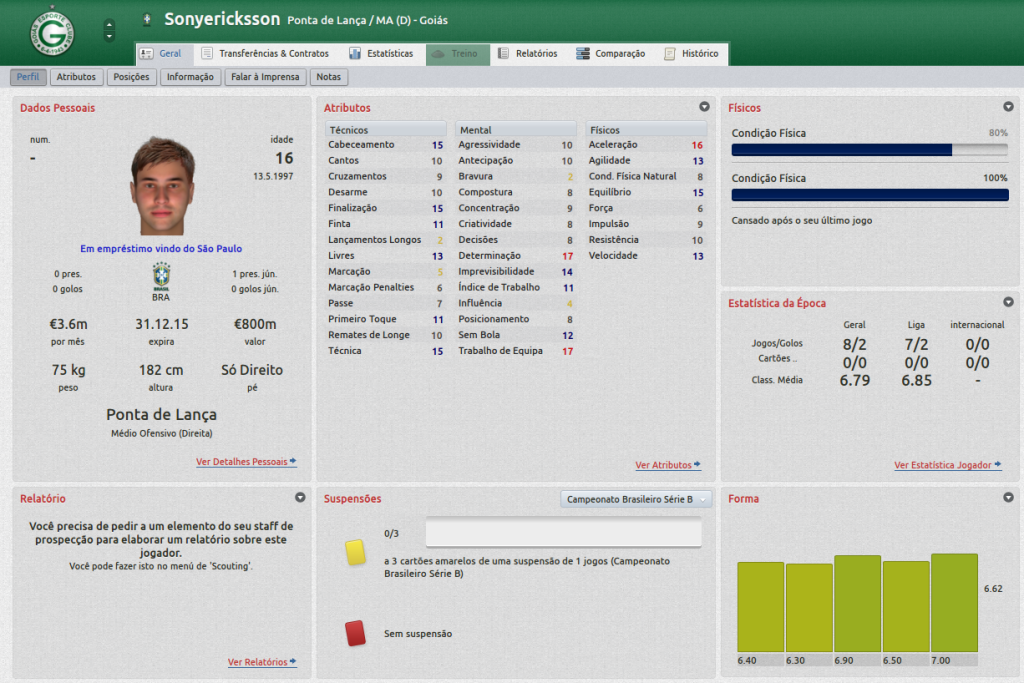Follow the Ver Detalhes Pessoais link
This screenshot has width=1024, height=683.
tap(246, 462)
